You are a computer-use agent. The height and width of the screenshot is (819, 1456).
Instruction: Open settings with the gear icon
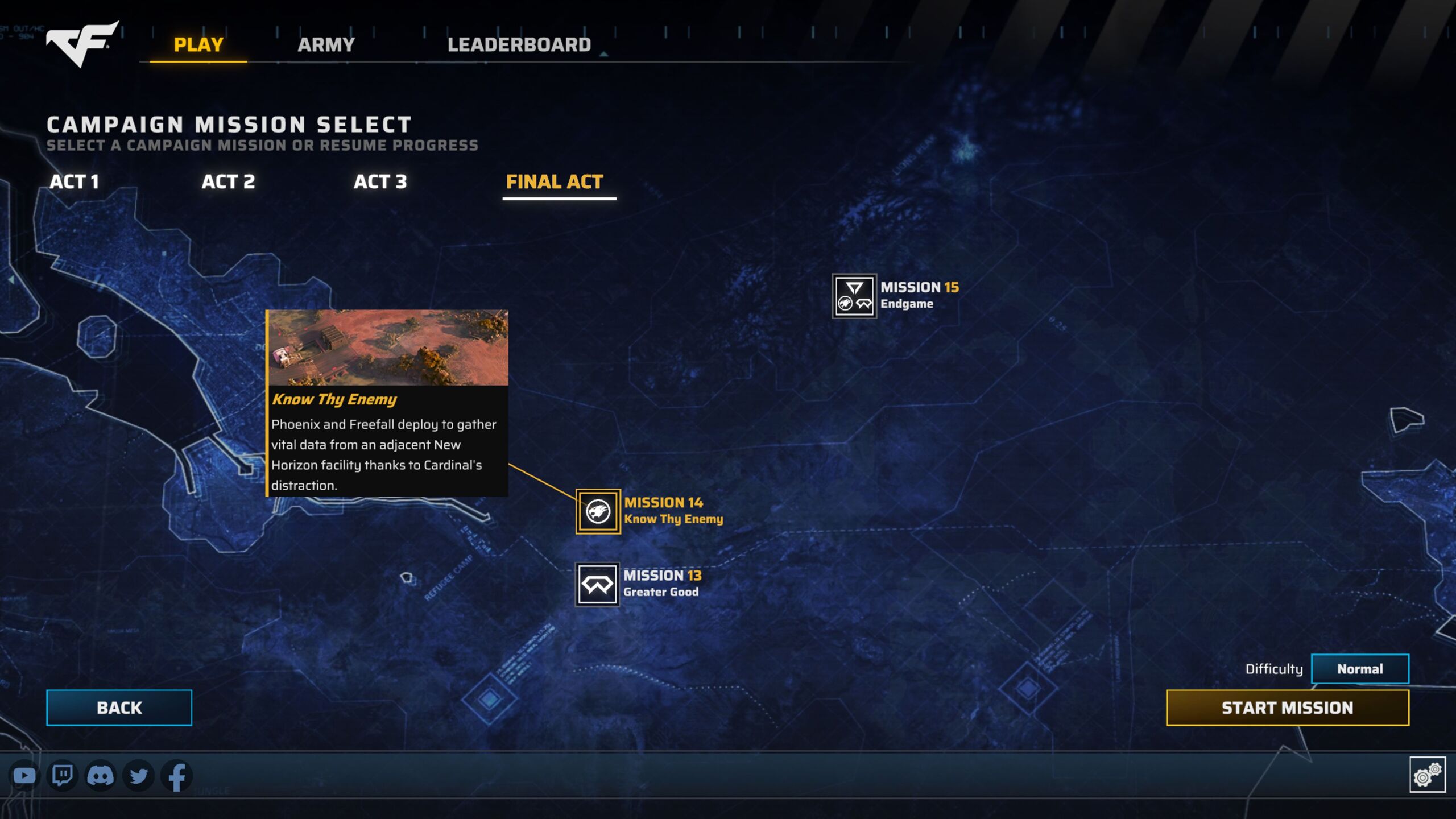tap(1427, 775)
